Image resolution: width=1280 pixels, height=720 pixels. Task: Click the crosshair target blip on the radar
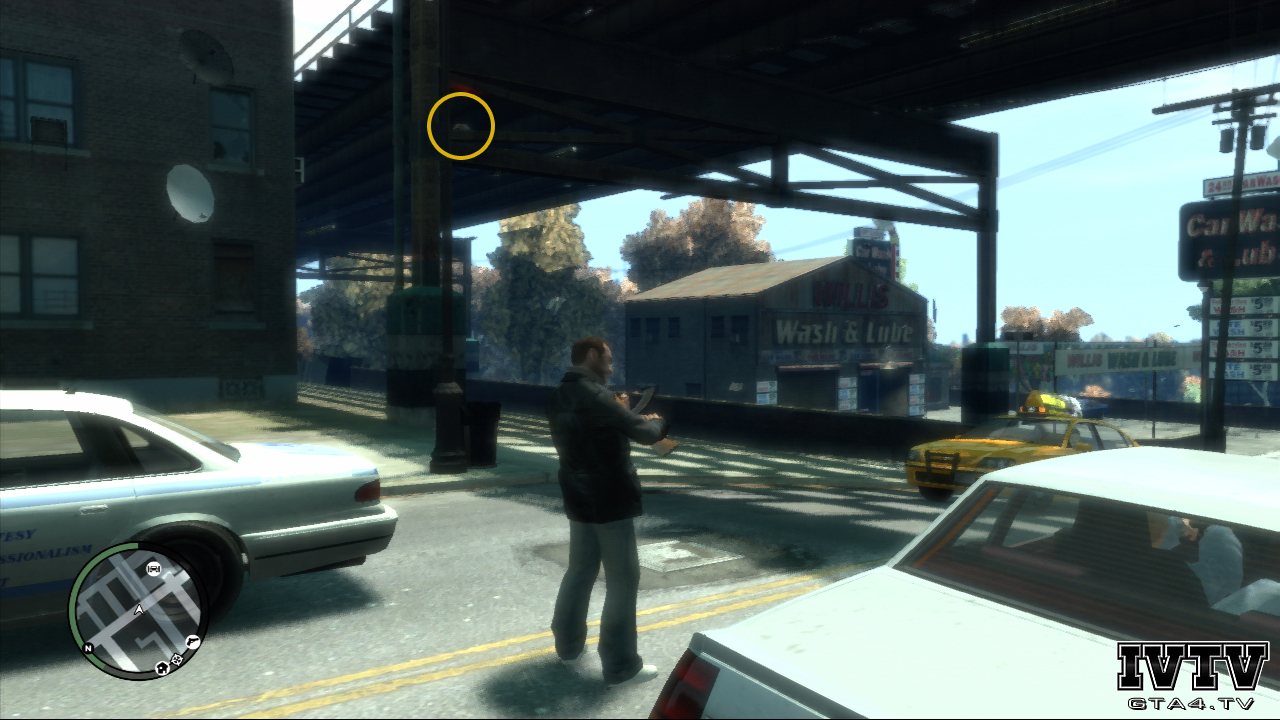click(177, 659)
